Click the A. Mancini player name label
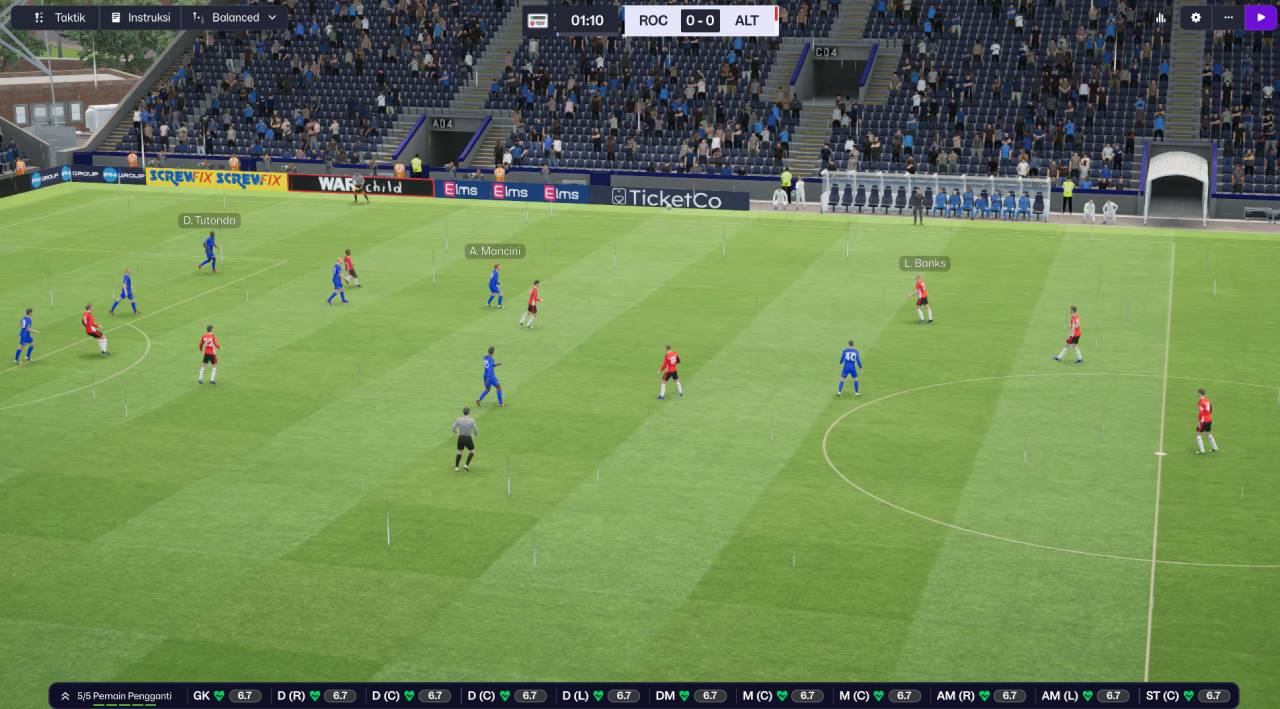Image resolution: width=1280 pixels, height=709 pixels. point(495,251)
